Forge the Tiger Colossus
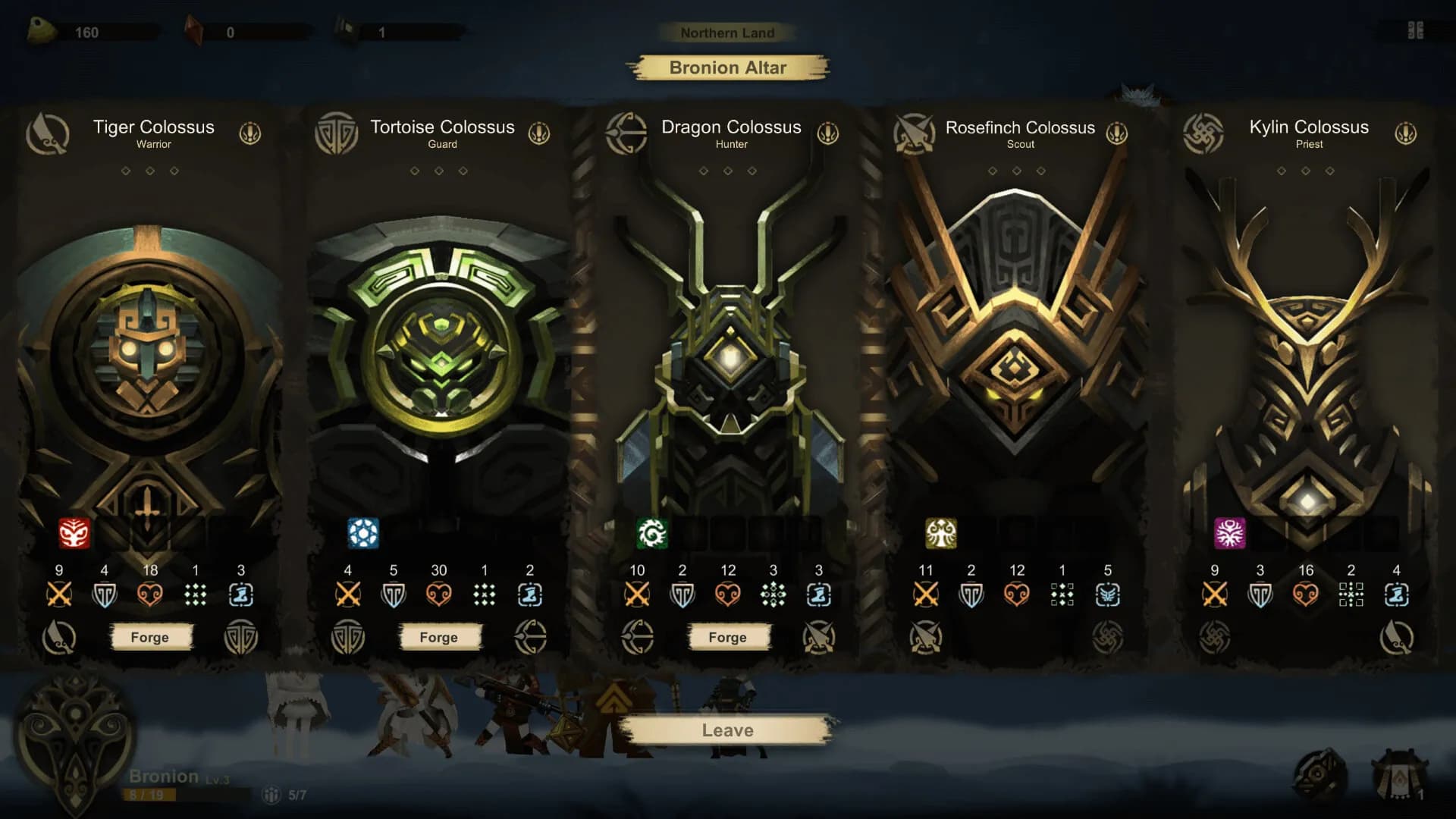Image resolution: width=1456 pixels, height=819 pixels. pyautogui.click(x=151, y=637)
